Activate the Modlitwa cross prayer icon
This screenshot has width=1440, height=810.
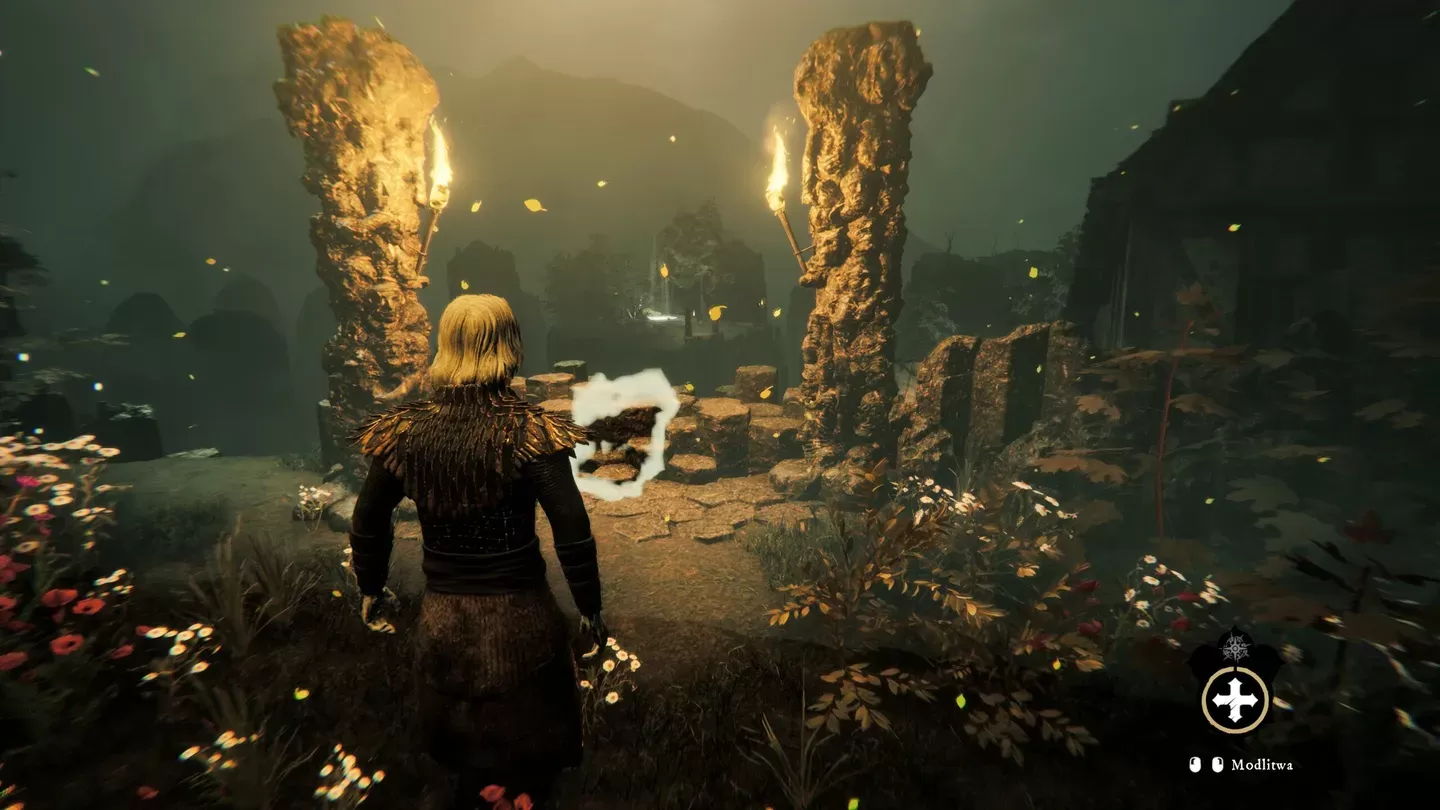1235,699
